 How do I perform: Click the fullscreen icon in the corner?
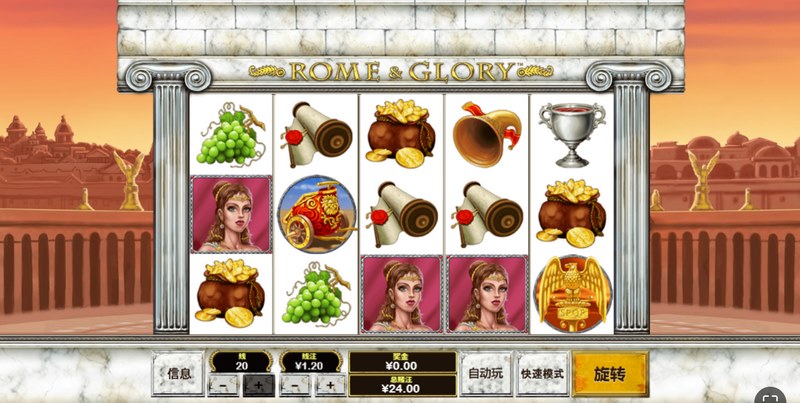(770, 393)
